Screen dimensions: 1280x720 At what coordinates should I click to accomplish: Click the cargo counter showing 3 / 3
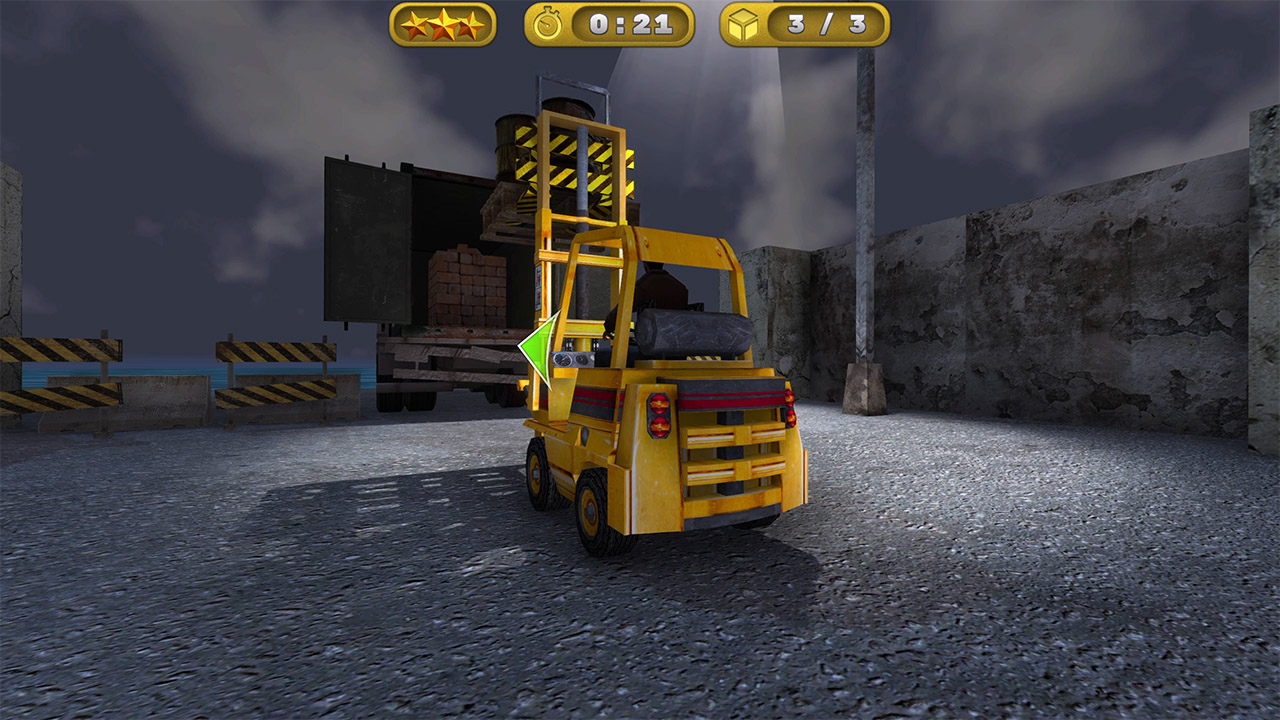click(795, 25)
